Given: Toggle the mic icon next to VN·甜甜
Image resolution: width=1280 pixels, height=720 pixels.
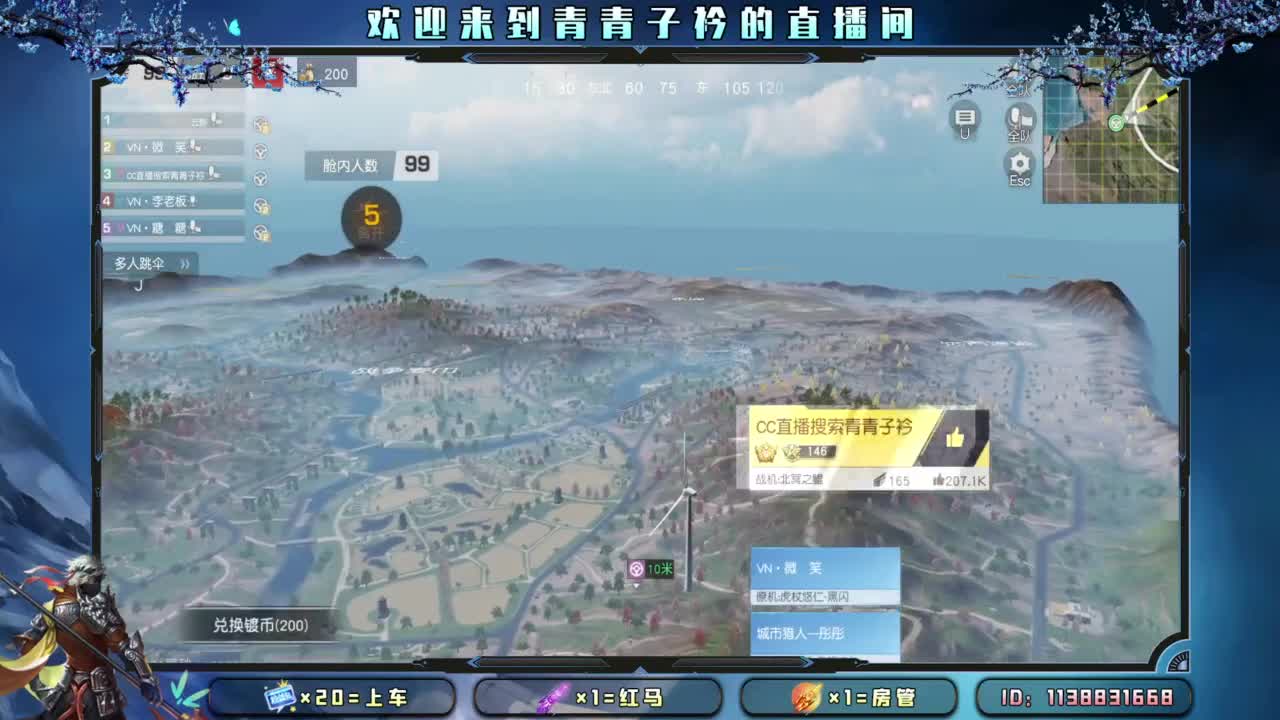Looking at the screenshot, I should 193,228.
